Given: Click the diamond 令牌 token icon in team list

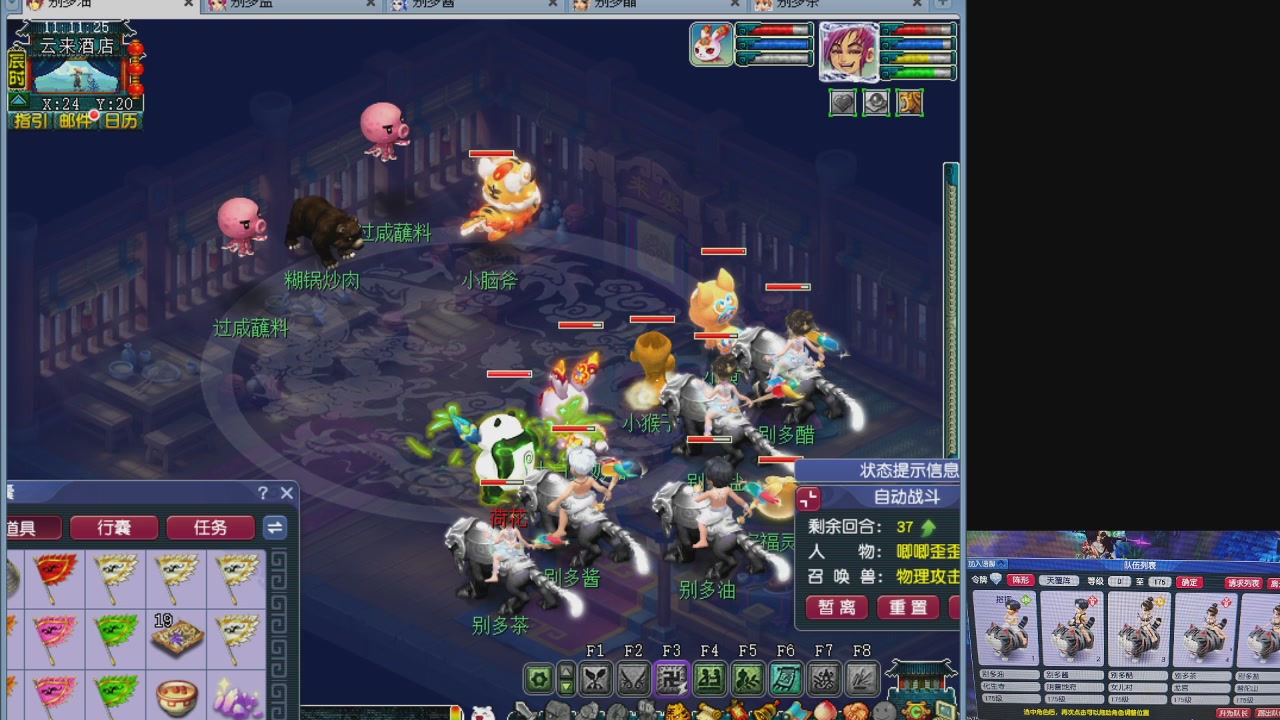Looking at the screenshot, I should 995,577.
